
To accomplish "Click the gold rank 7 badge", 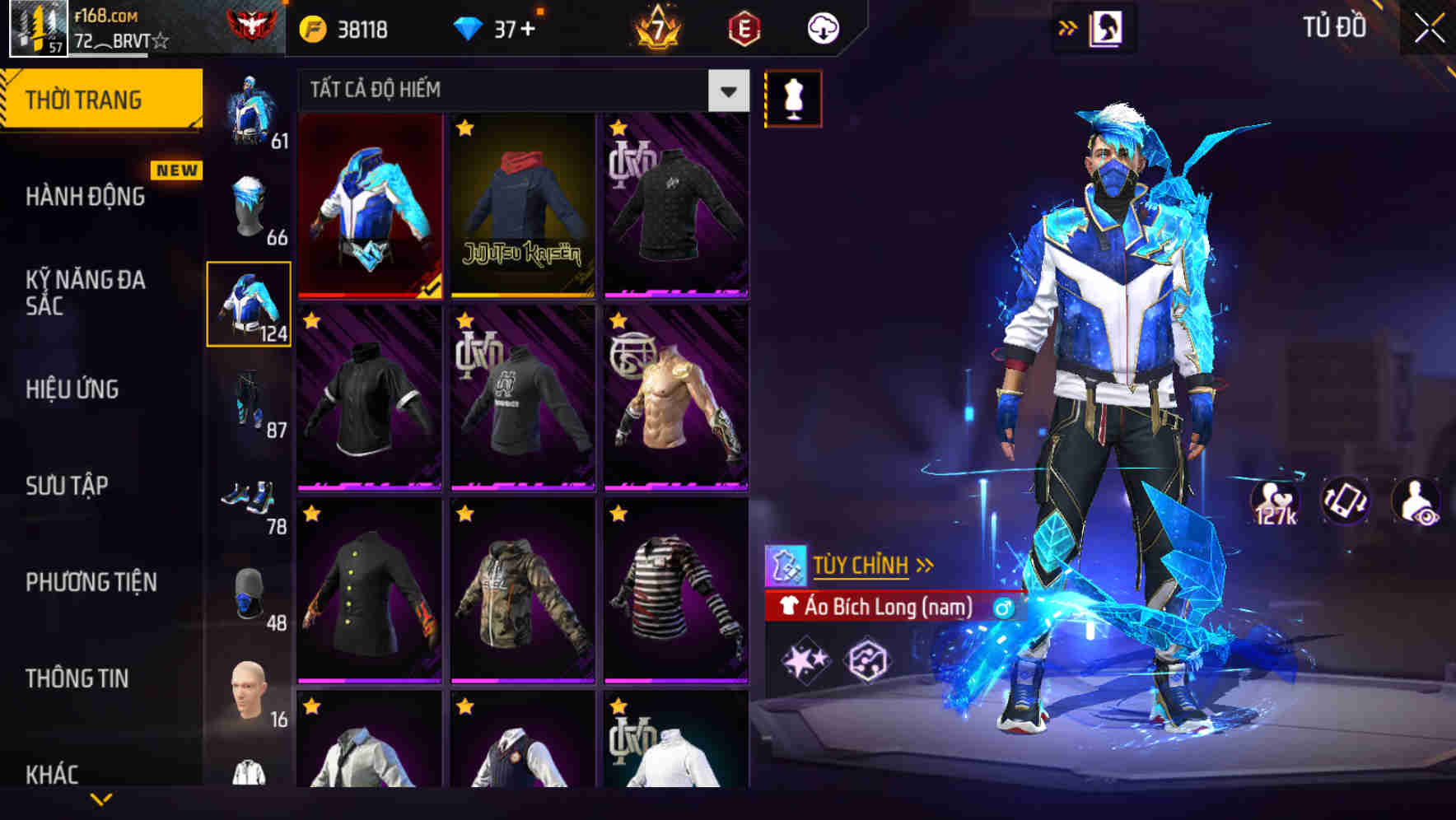I will tap(657, 26).
